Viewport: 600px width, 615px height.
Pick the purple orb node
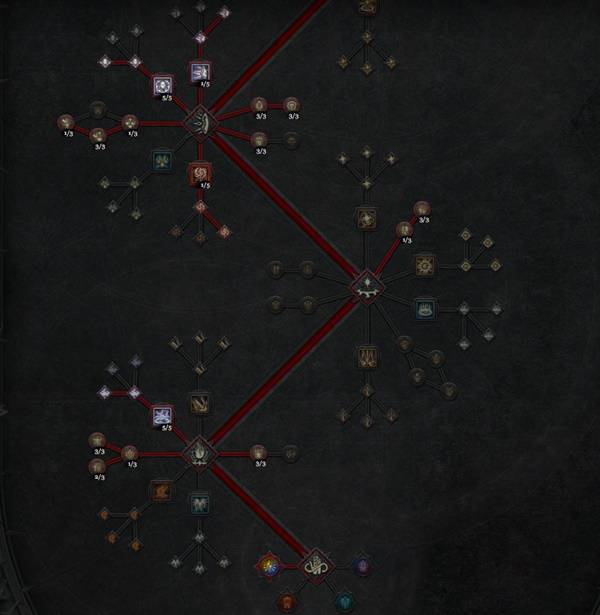point(361,566)
